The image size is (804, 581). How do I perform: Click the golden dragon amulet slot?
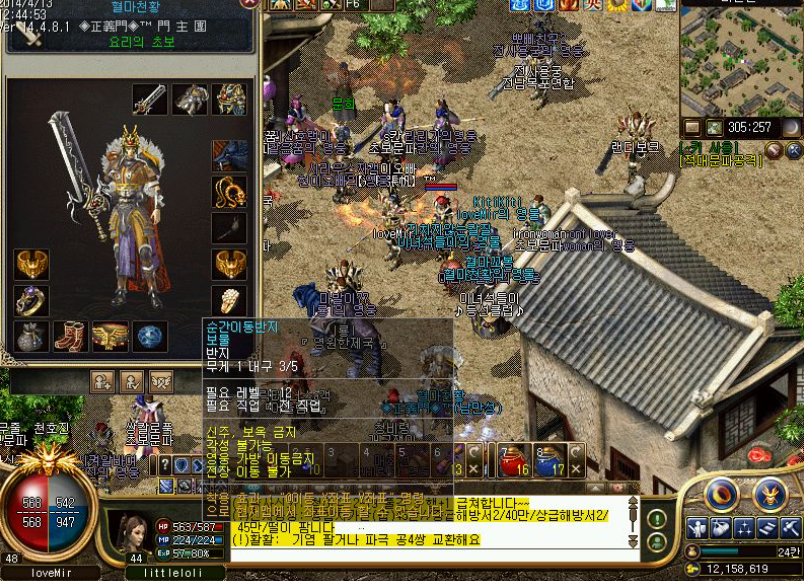click(x=230, y=190)
